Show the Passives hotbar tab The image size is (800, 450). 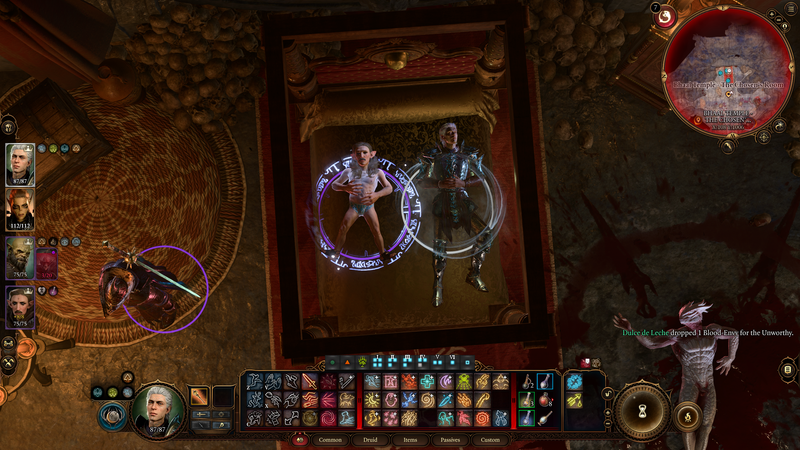tap(450, 439)
